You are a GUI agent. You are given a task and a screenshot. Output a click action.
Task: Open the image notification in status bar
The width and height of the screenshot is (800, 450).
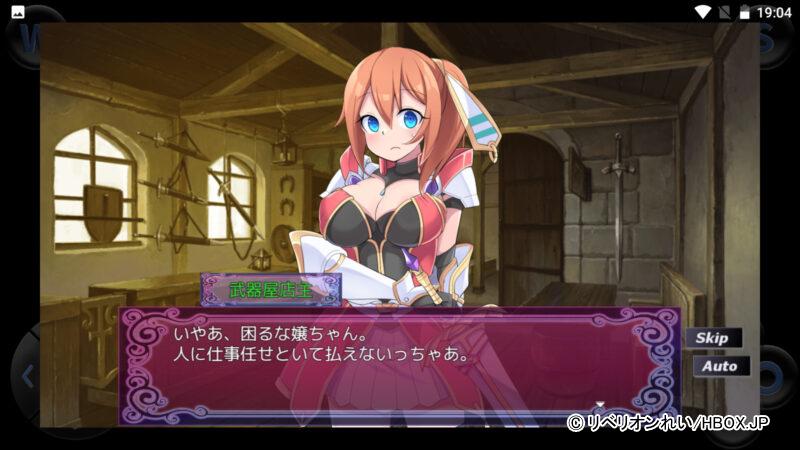pyautogui.click(x=18, y=12)
